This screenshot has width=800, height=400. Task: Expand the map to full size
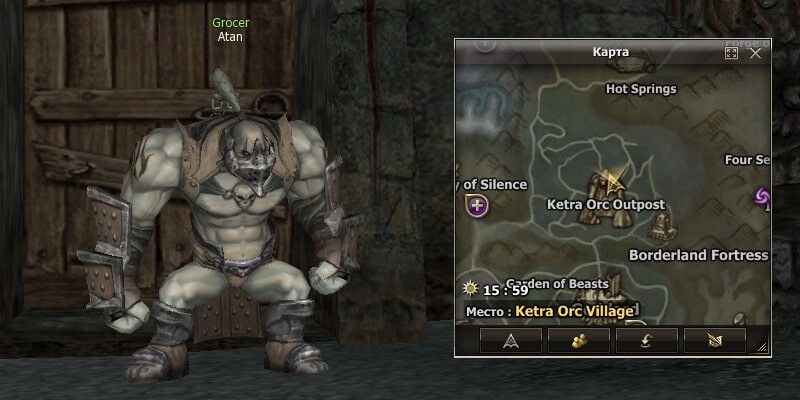[x=732, y=53]
